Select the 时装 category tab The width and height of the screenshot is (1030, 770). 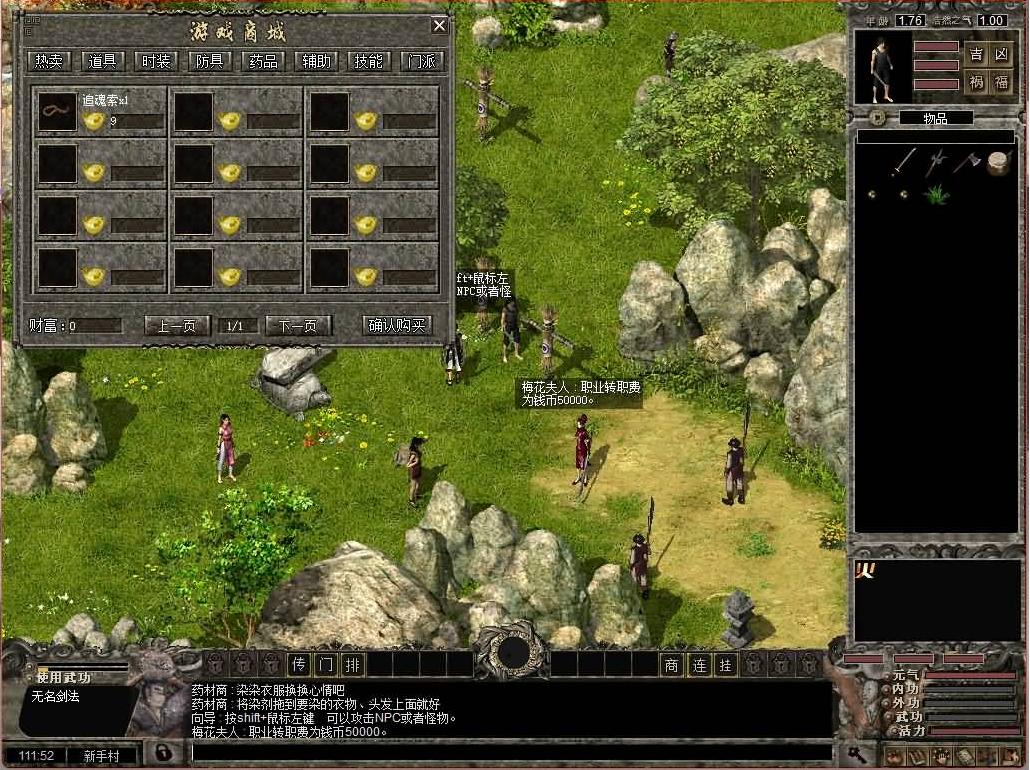click(x=155, y=61)
